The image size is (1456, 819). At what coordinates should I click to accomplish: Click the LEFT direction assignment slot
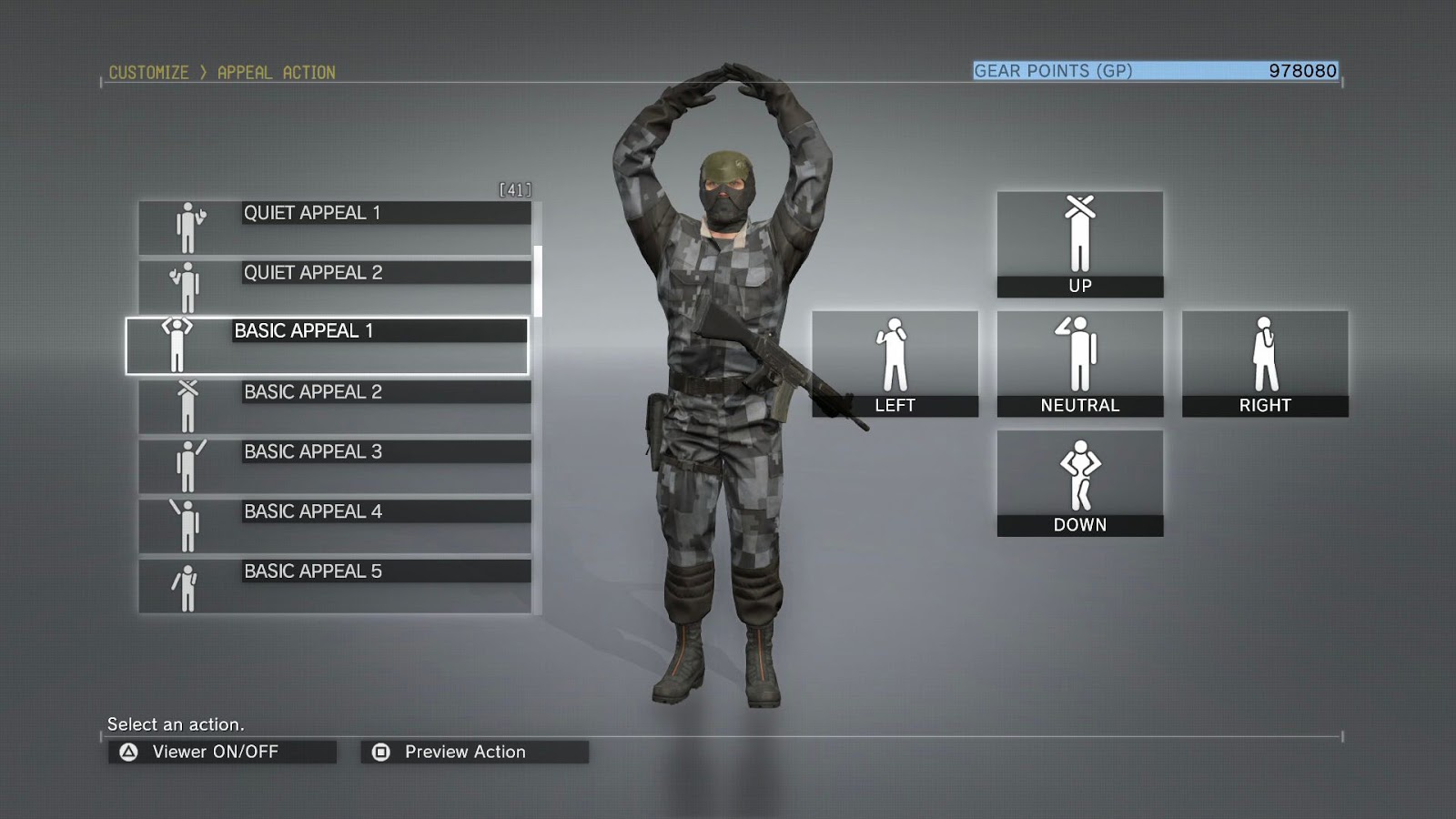(x=895, y=364)
